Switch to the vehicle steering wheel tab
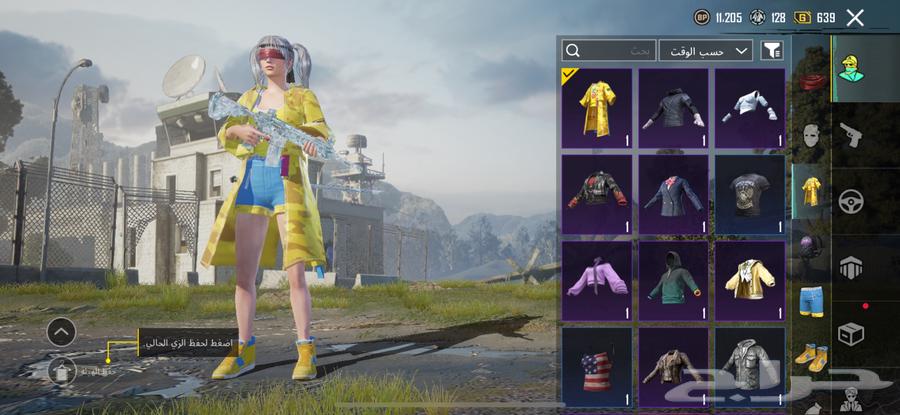900x415 pixels. (x=851, y=201)
